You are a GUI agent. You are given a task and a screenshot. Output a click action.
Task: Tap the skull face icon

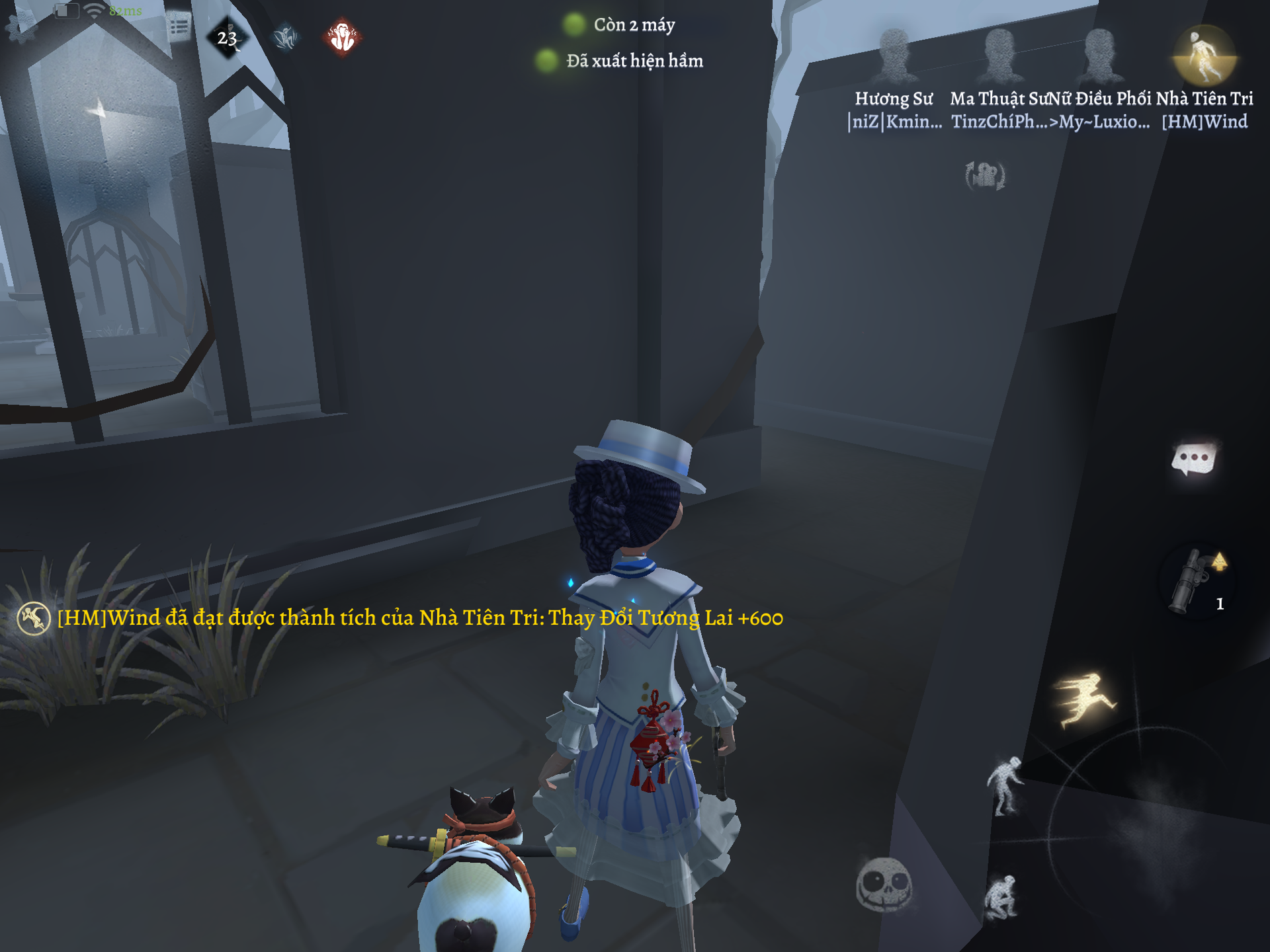coord(884,885)
